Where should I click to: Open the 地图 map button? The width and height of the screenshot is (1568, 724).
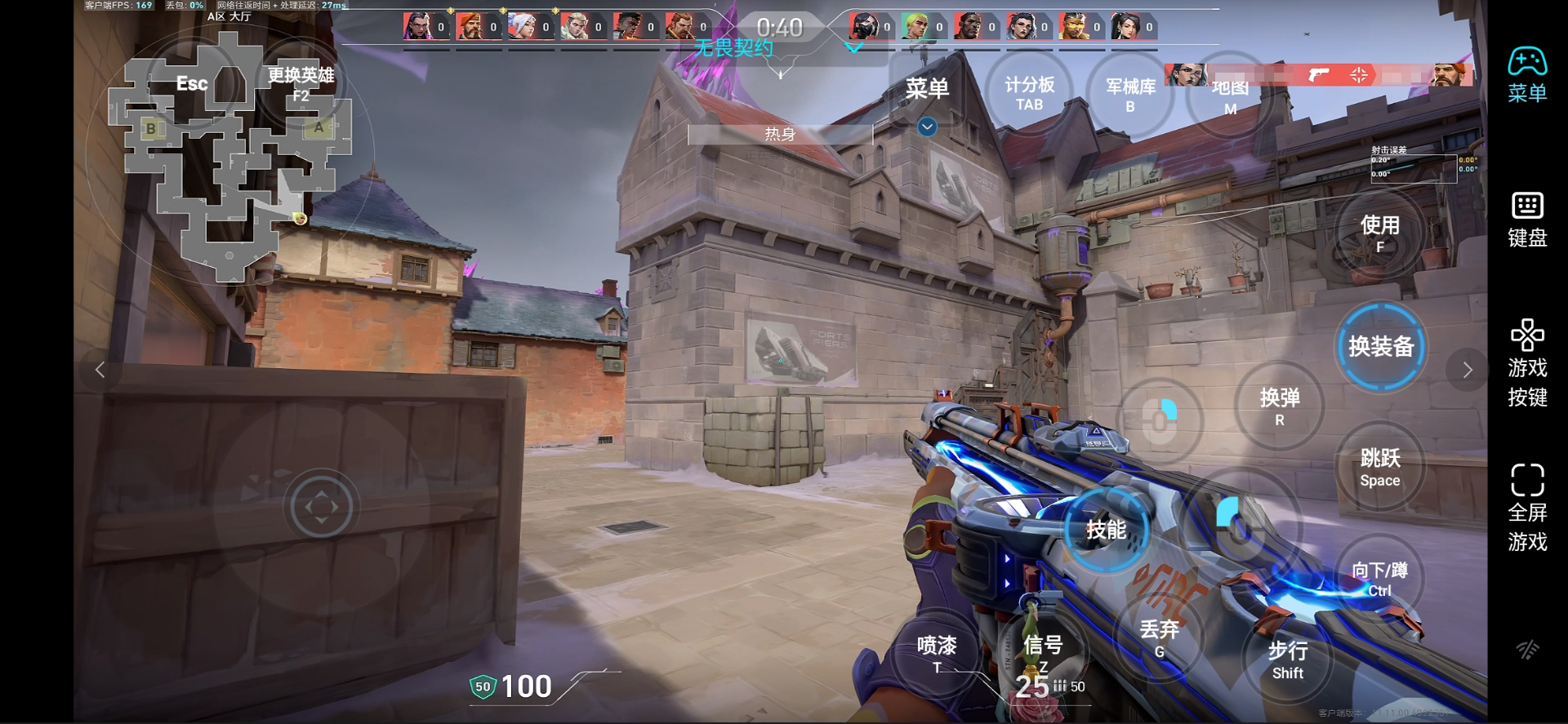tap(1230, 98)
